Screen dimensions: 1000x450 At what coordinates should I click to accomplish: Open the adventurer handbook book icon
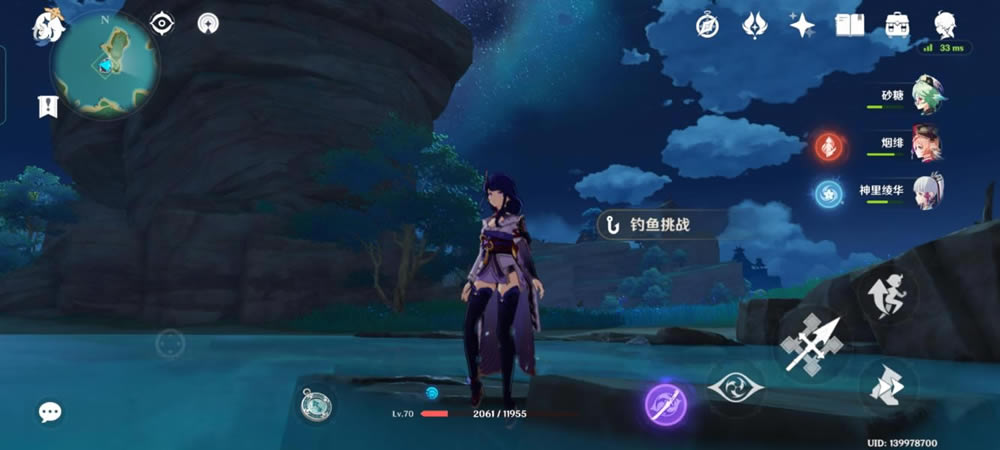(x=849, y=25)
